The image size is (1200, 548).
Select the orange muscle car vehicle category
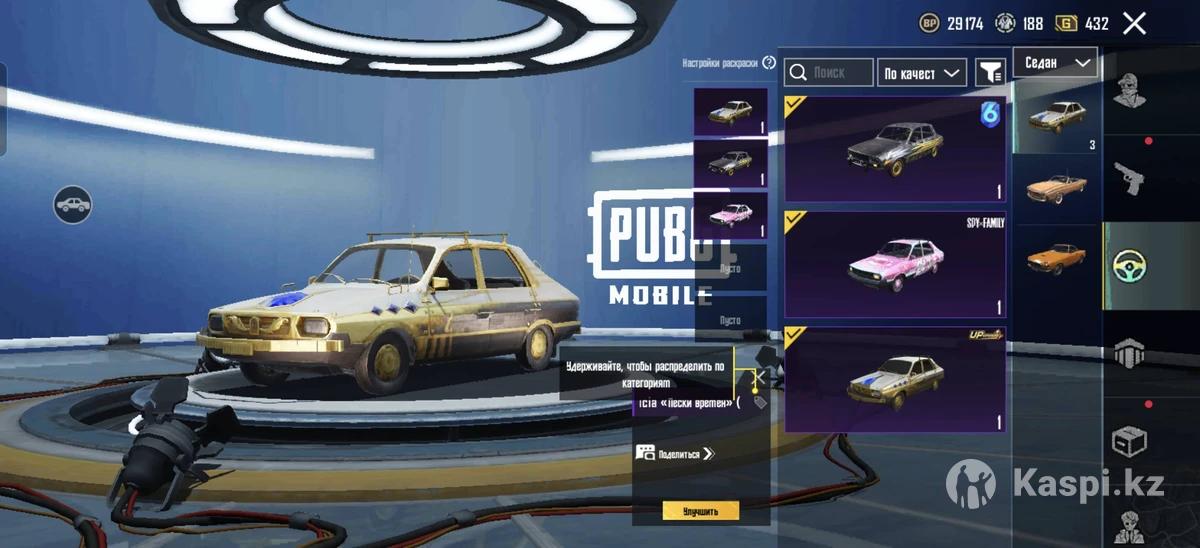pyautogui.click(x=1057, y=259)
